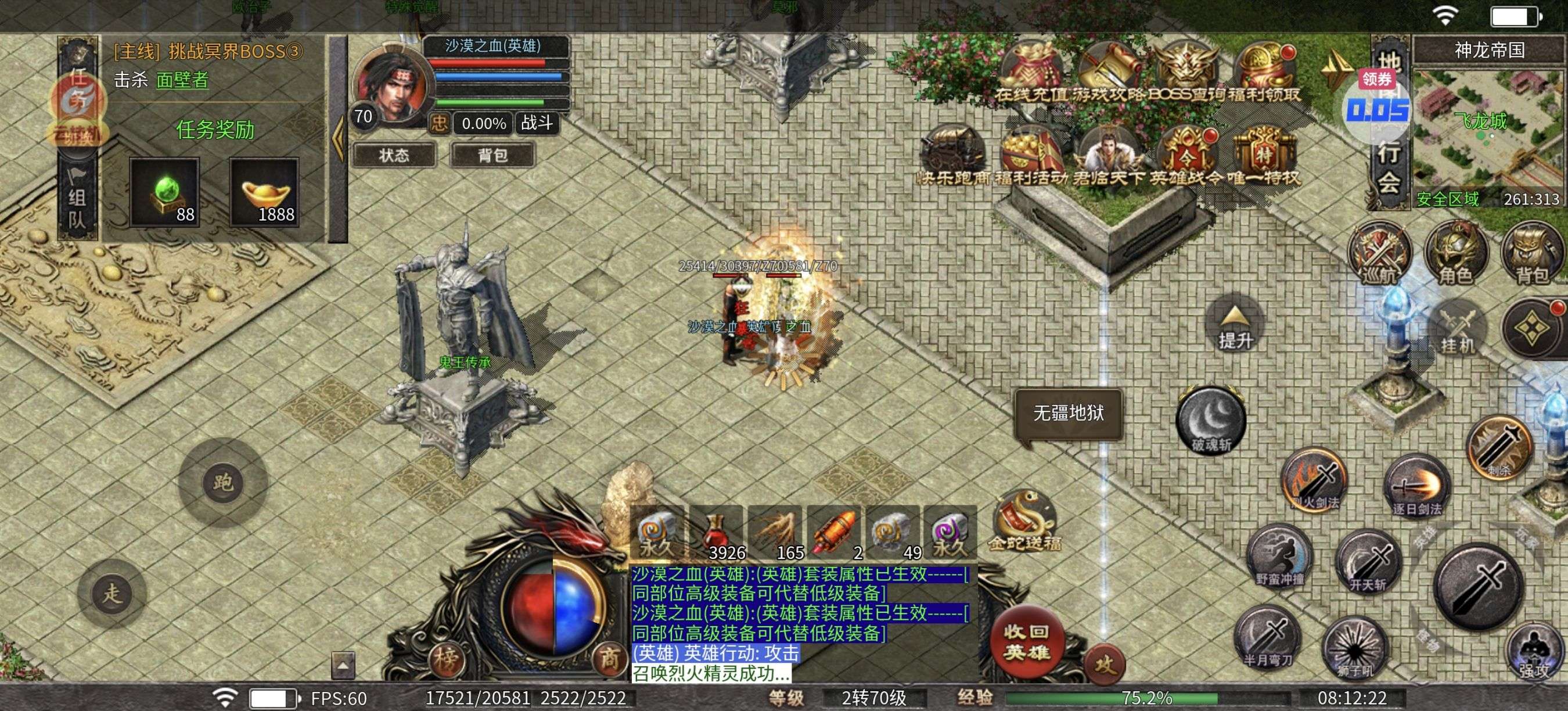Use the 半月弯刀 skill
1568x711 pixels.
coord(1268,637)
